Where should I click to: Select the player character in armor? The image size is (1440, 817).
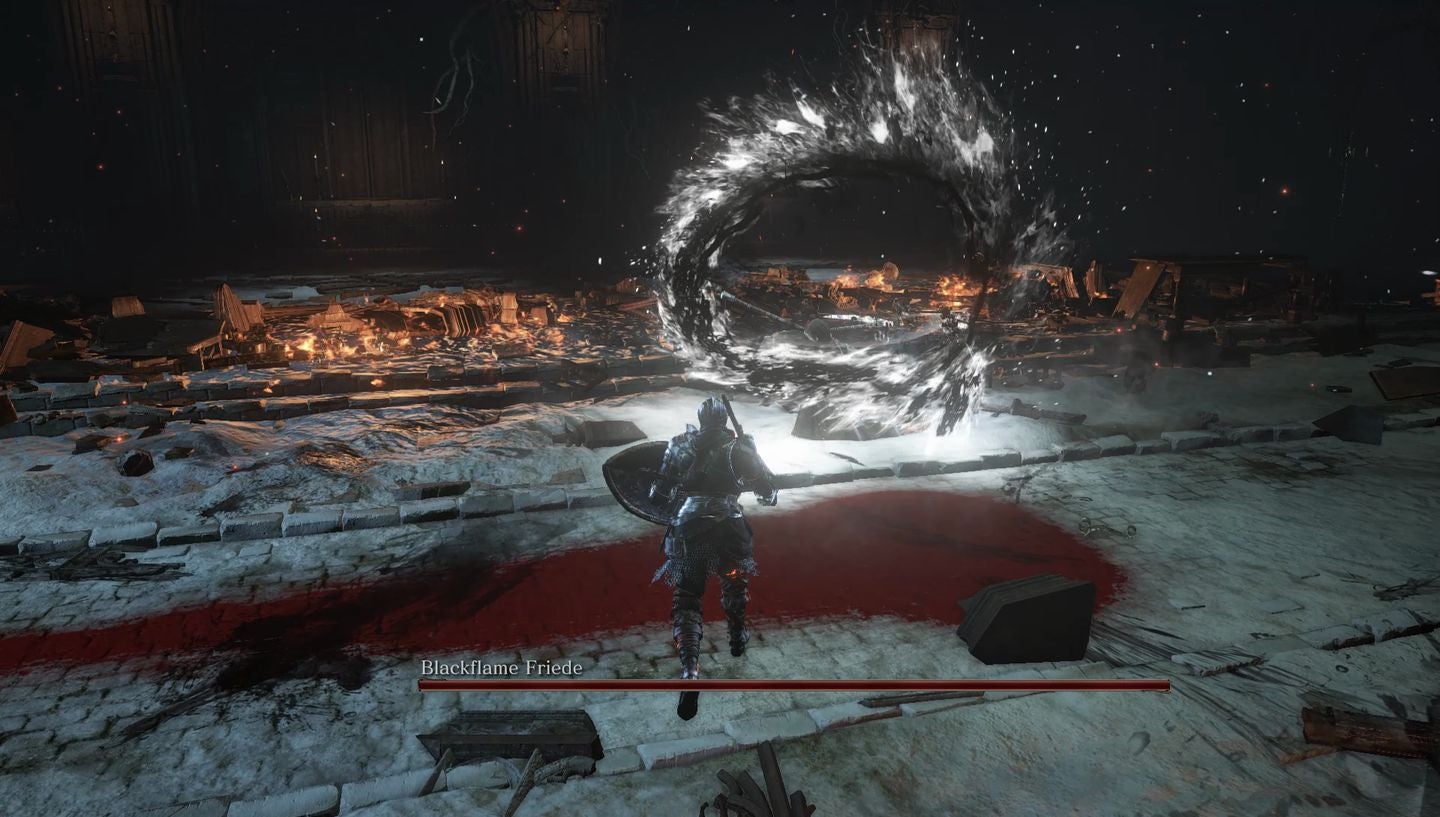[700, 520]
